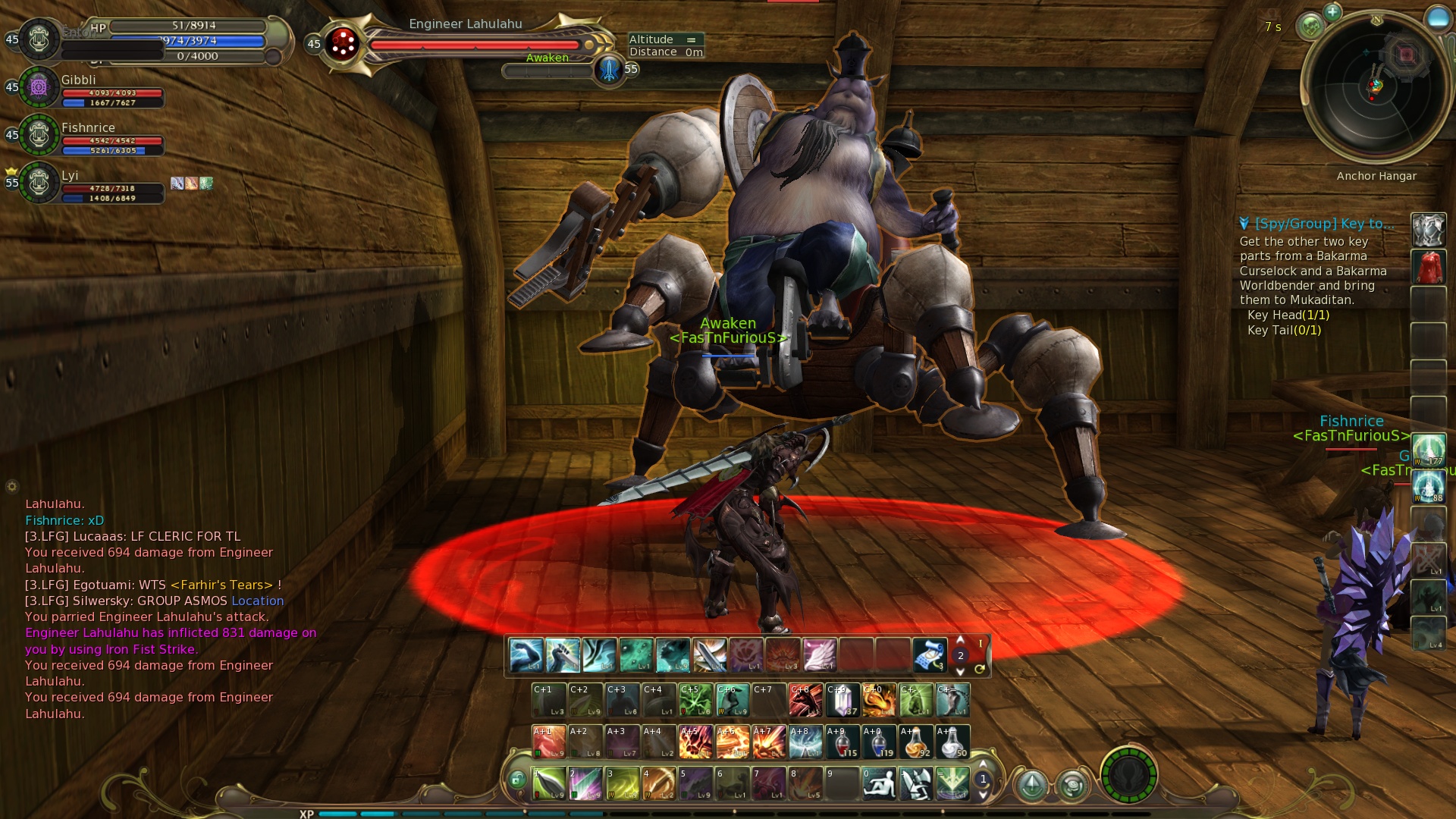Click the green plus button by minimap
Screen dimensions: 1456x819
pyautogui.click(x=1332, y=12)
